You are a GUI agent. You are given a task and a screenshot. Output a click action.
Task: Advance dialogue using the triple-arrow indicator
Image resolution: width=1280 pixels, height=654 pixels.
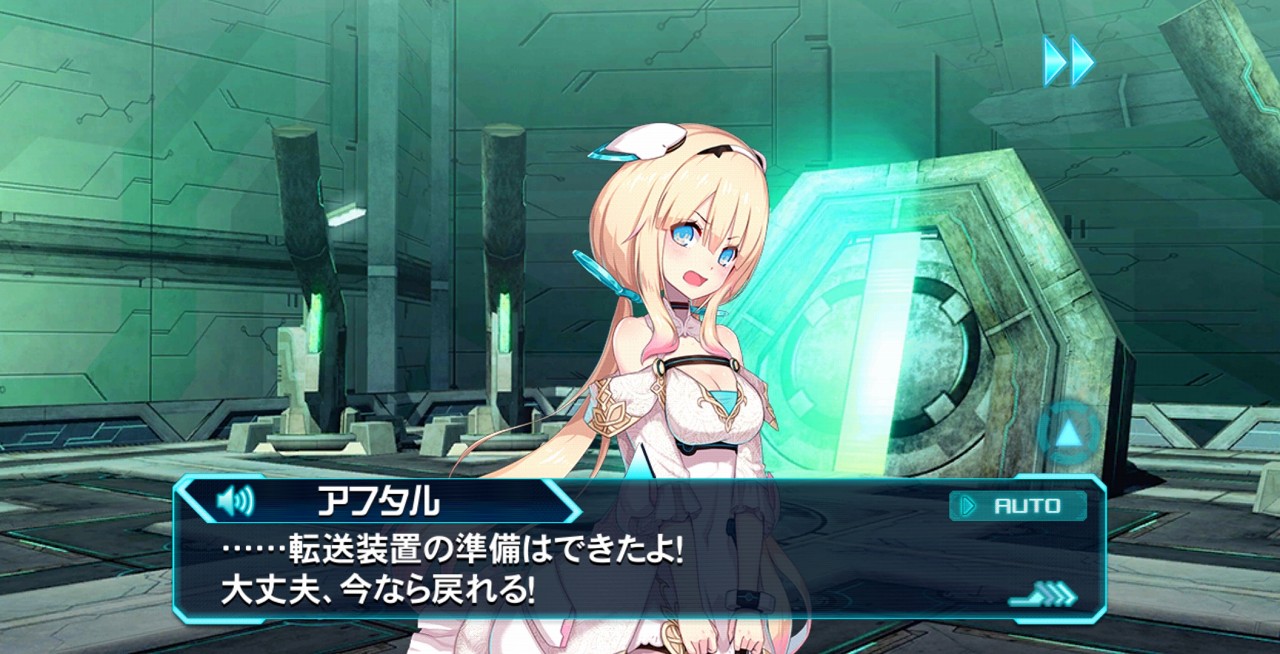pyautogui.click(x=1044, y=596)
